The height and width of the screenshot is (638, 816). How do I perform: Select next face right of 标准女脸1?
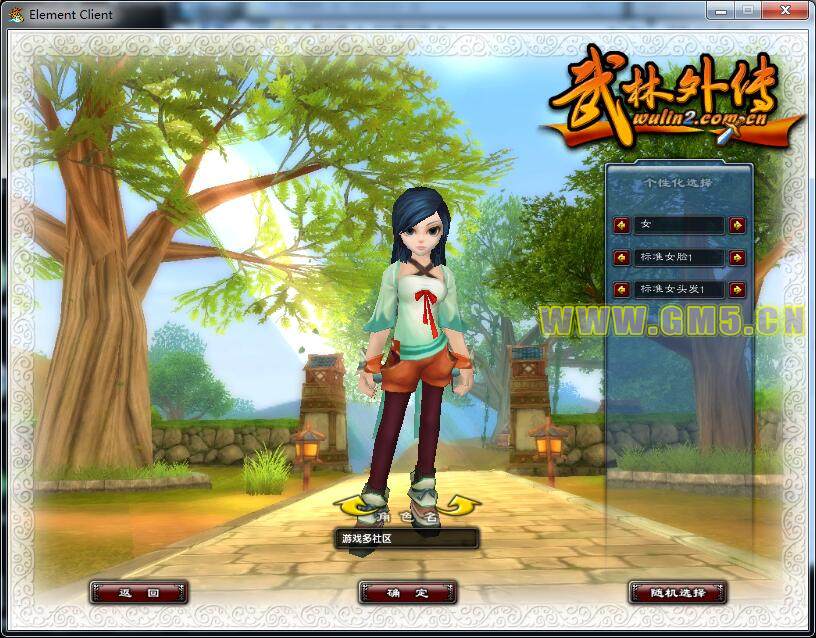(737, 258)
